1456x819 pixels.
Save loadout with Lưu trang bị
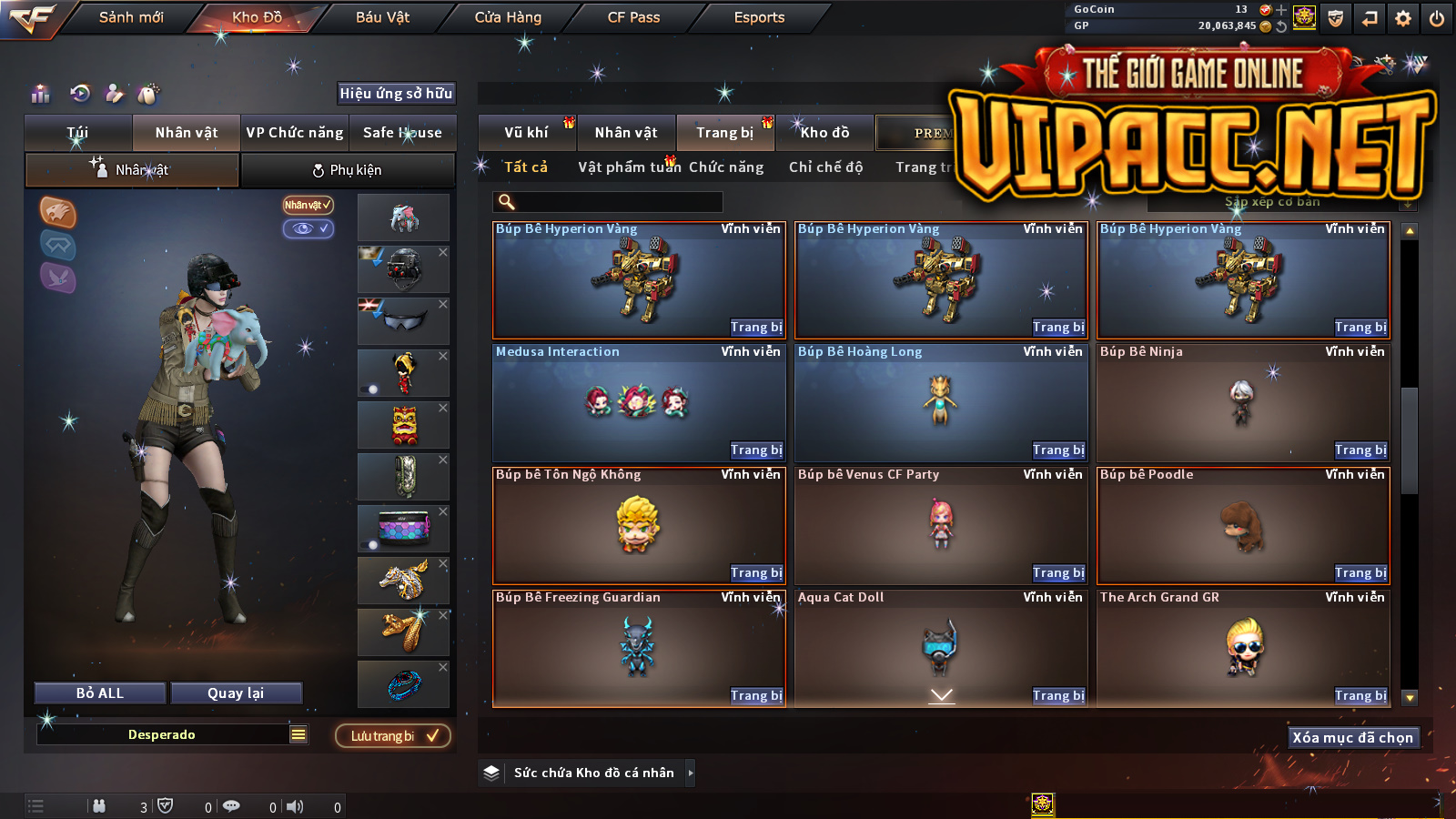click(393, 736)
